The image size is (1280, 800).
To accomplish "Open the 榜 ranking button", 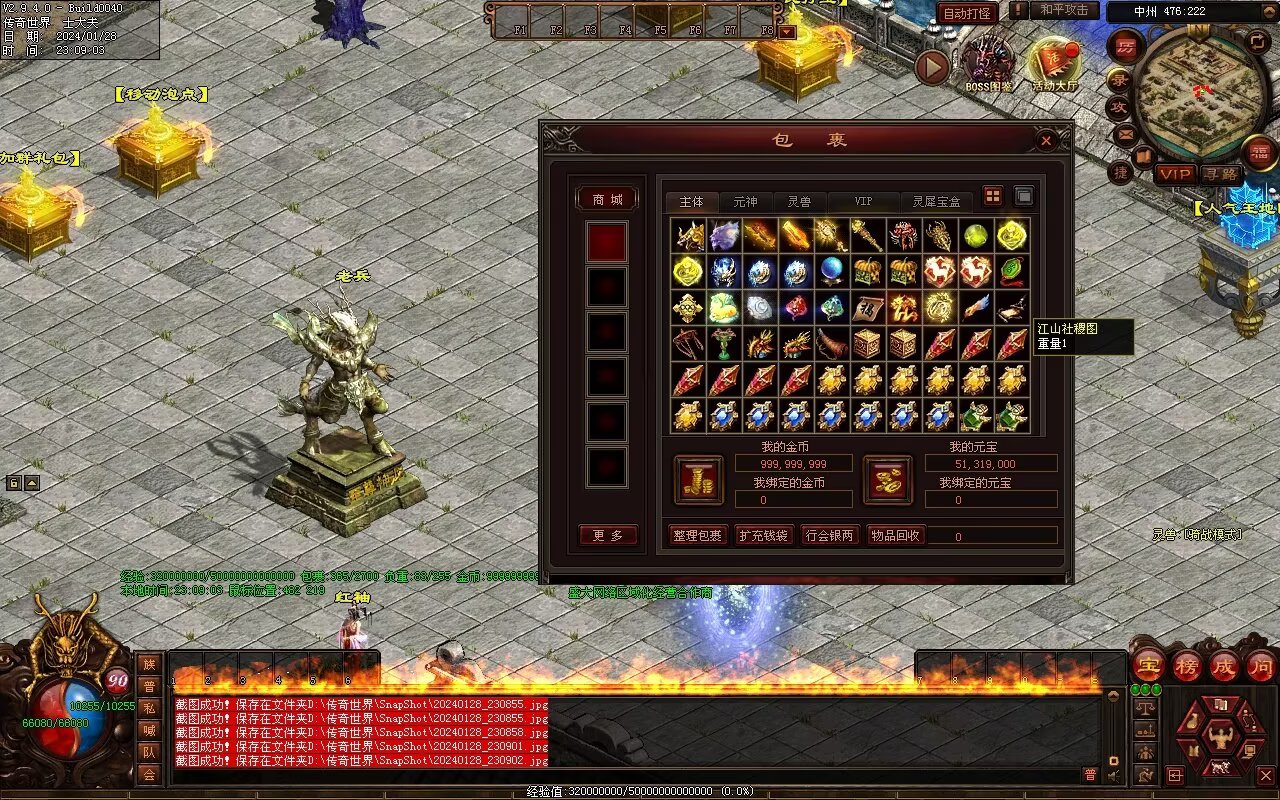I will coord(1188,665).
